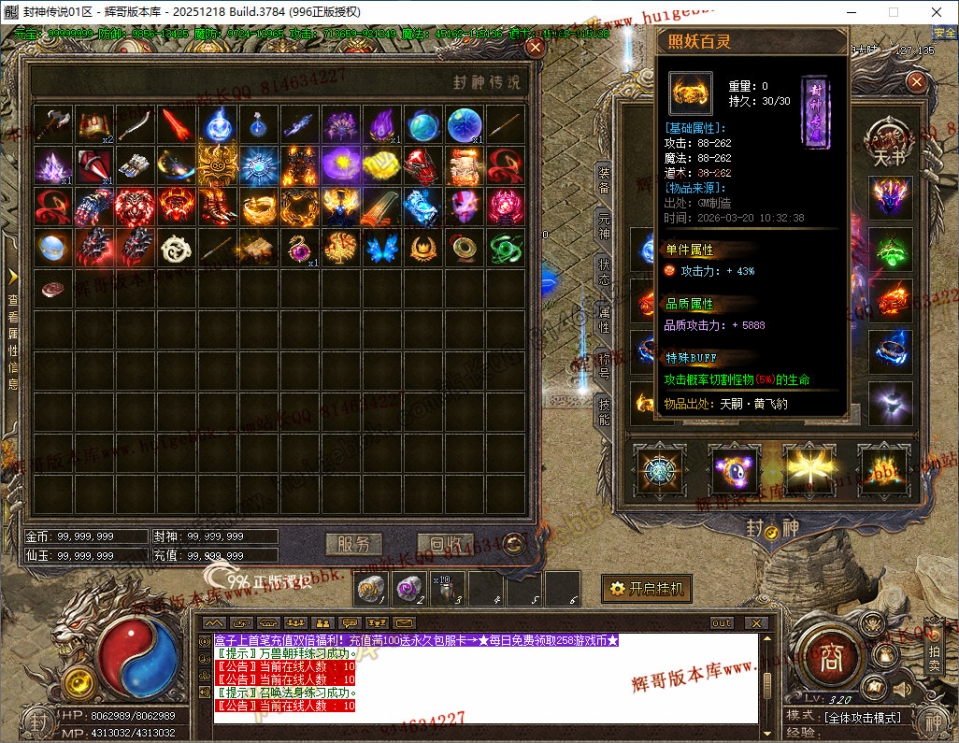Pick the golden sun mask item

(x=217, y=166)
